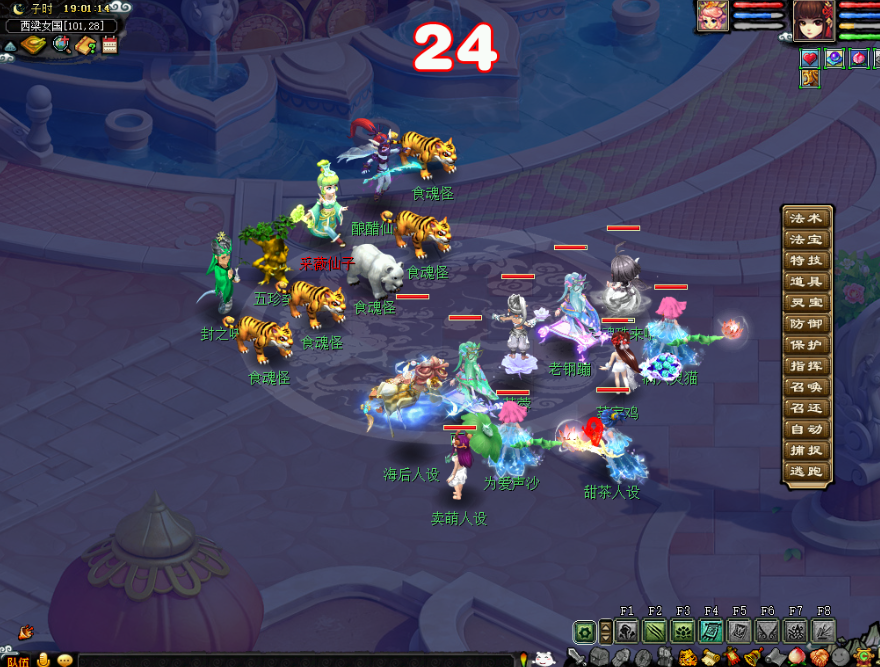The width and height of the screenshot is (880, 667).
Task: Open the sword icon in the bottom bar
Action: coord(576,657)
